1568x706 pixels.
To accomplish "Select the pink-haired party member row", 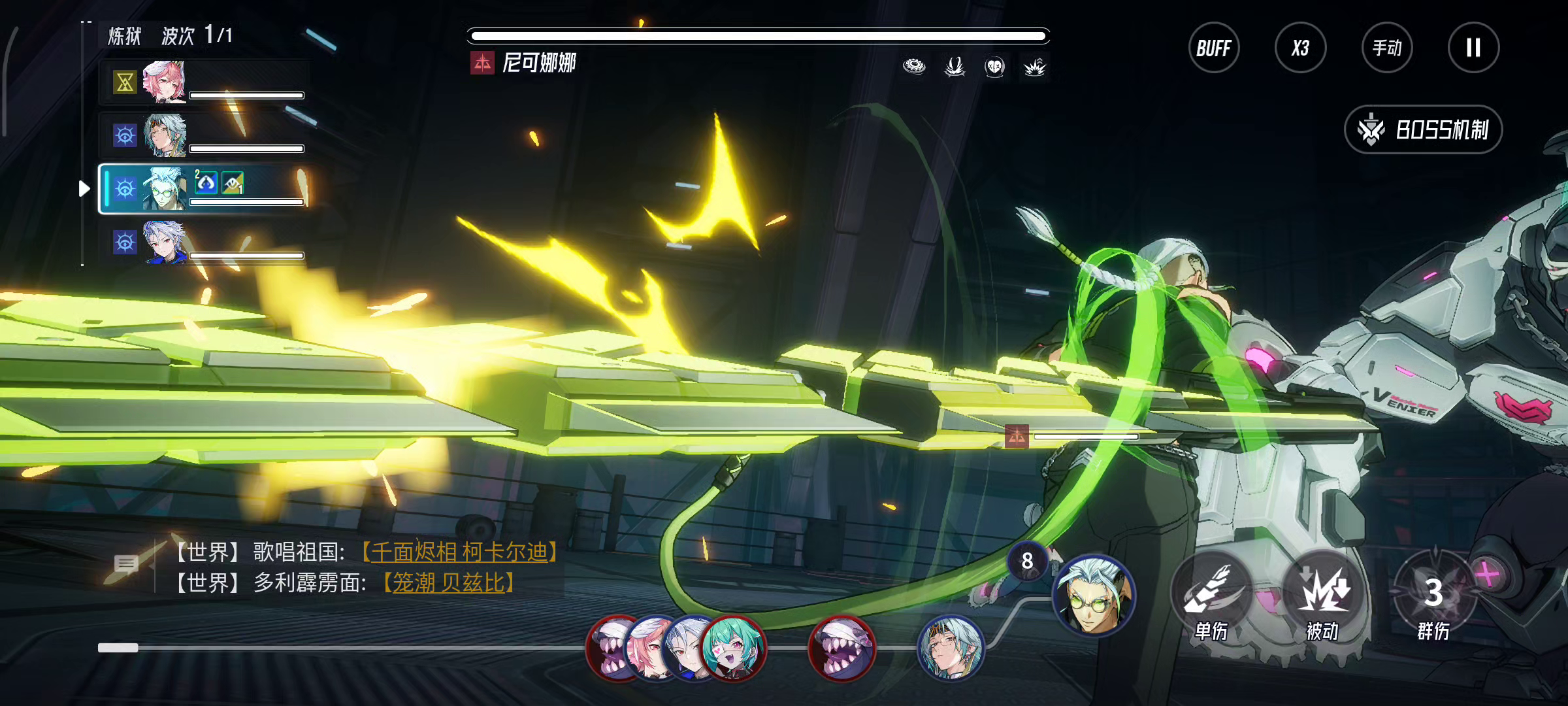I will (204, 82).
